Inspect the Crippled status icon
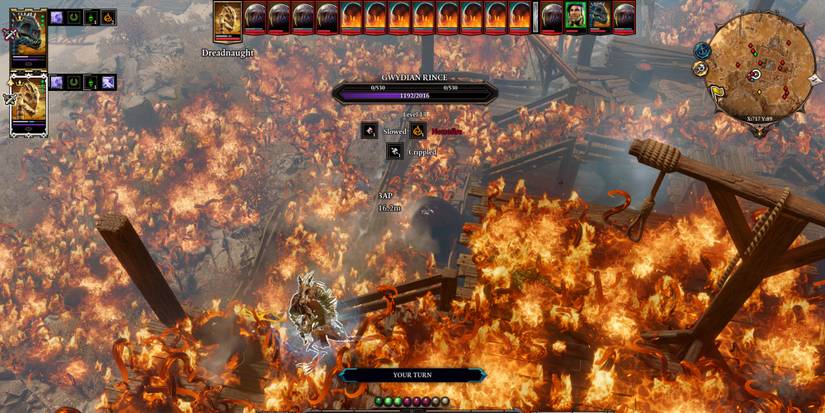Image resolution: width=825 pixels, height=413 pixels. coord(395,152)
